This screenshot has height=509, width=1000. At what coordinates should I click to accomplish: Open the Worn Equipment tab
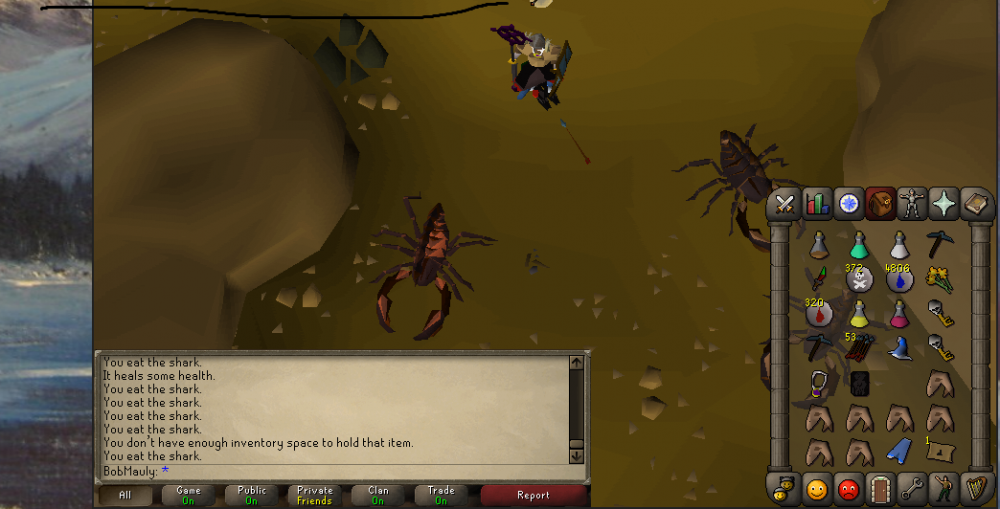[x=912, y=204]
